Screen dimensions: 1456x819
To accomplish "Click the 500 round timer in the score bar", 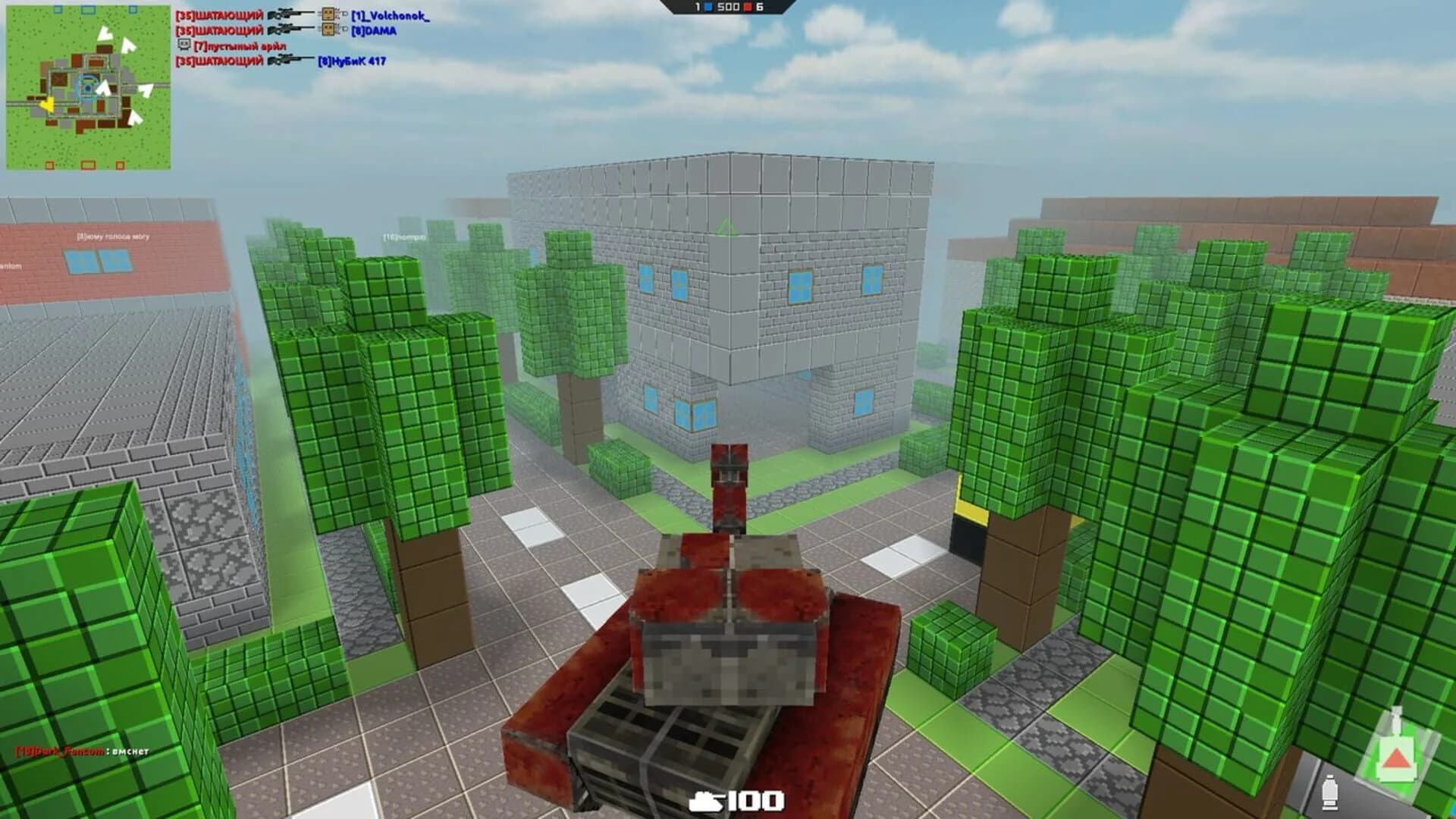I will coord(728,6).
